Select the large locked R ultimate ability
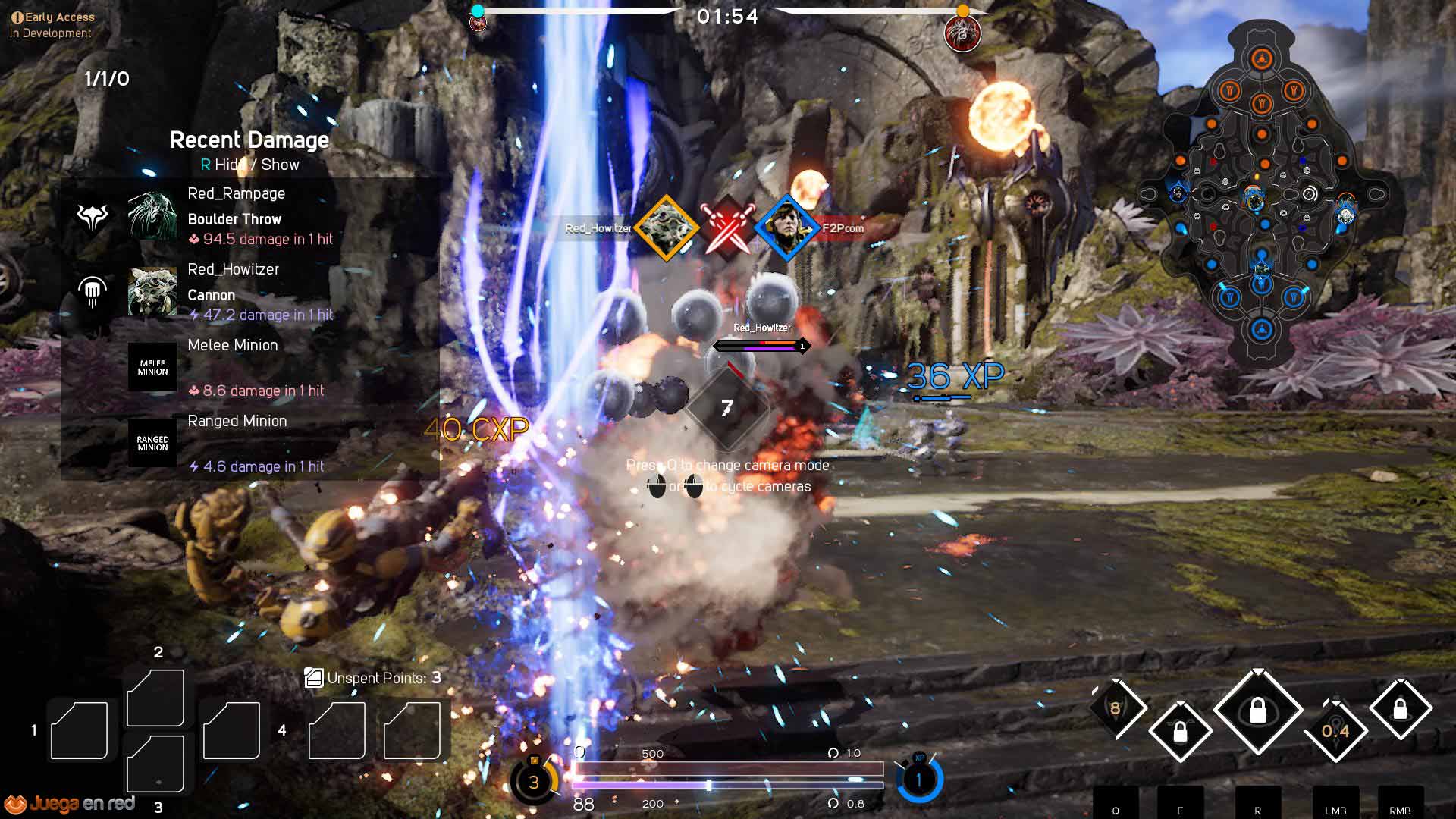 point(1258,711)
